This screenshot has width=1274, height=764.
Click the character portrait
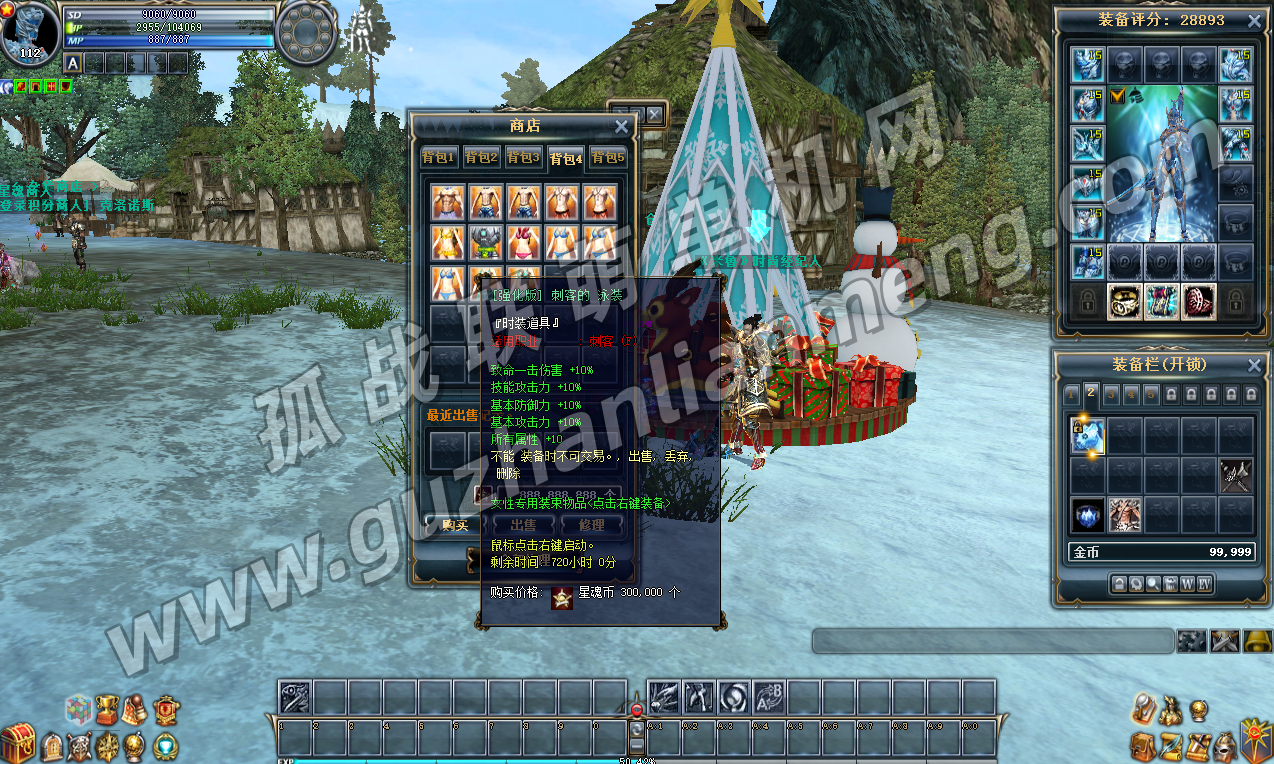pos(28,30)
